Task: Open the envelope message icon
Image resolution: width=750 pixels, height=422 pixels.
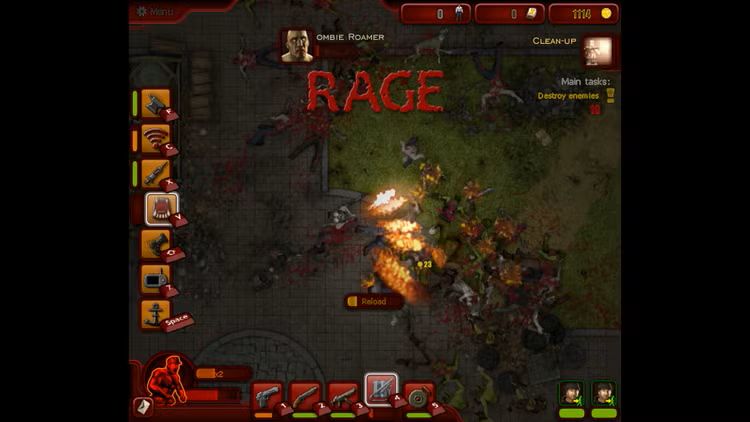Action: (143, 407)
